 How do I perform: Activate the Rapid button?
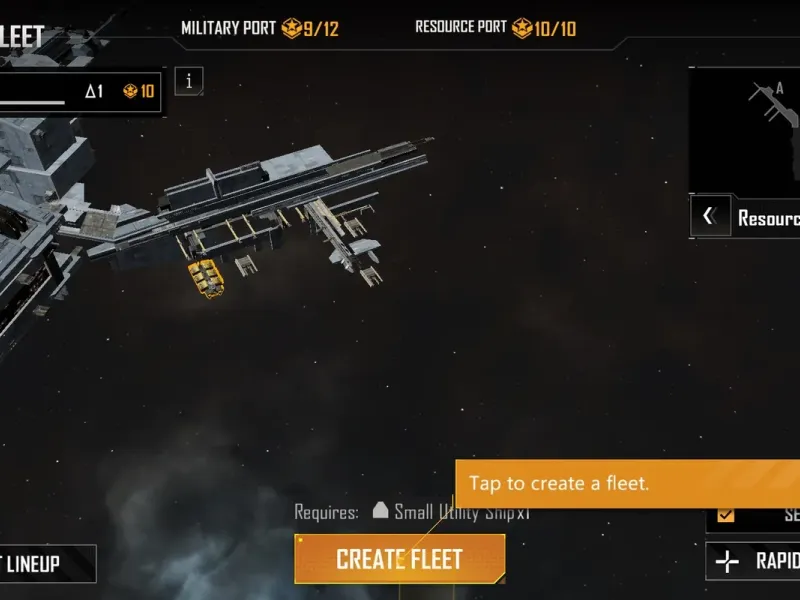[753, 561]
